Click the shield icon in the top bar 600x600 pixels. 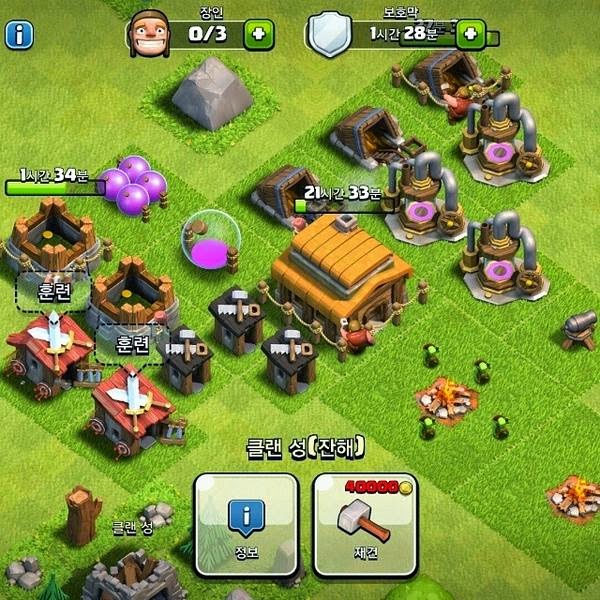point(329,35)
